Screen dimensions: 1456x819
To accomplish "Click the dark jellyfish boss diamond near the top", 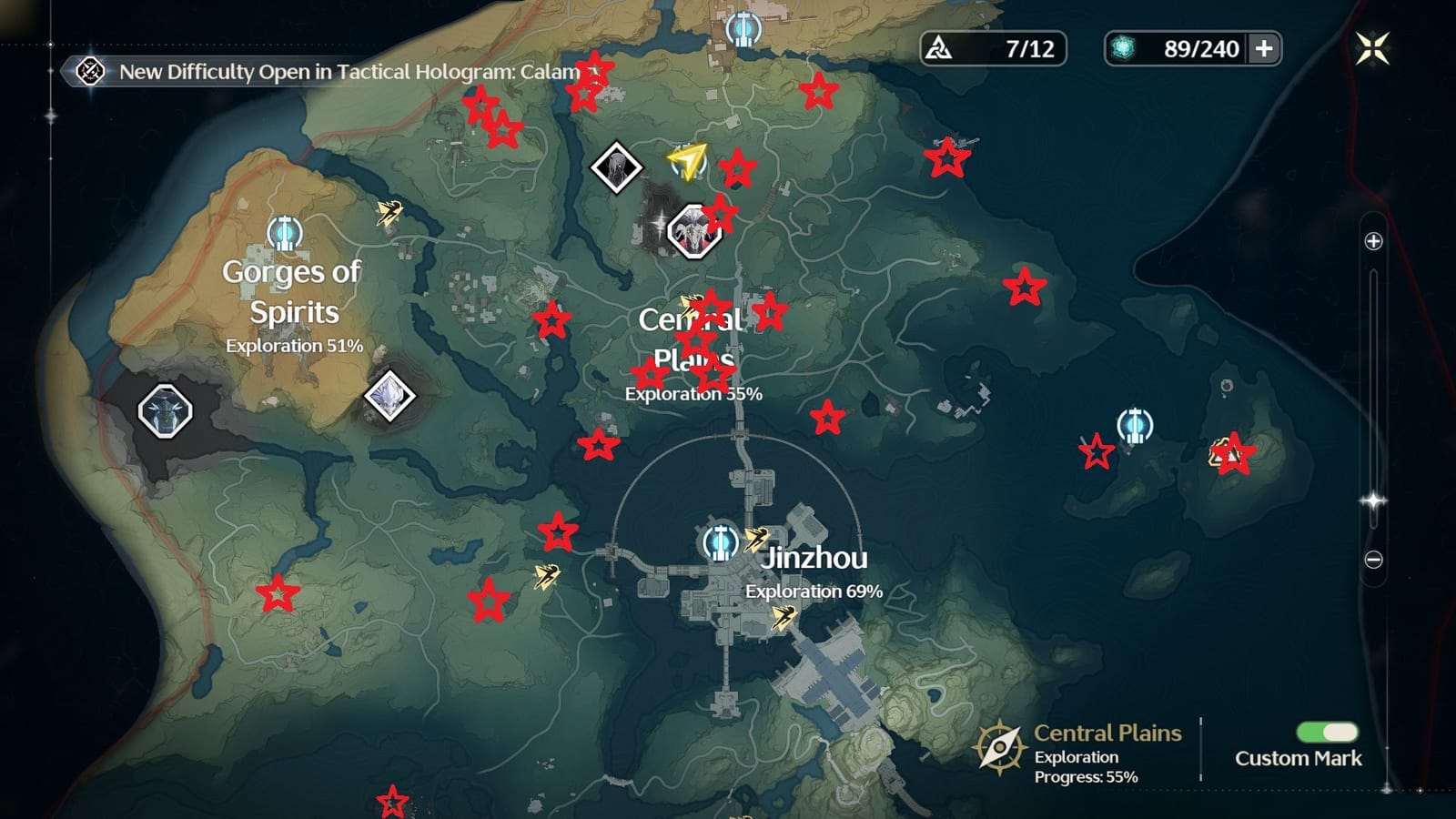I will (614, 168).
